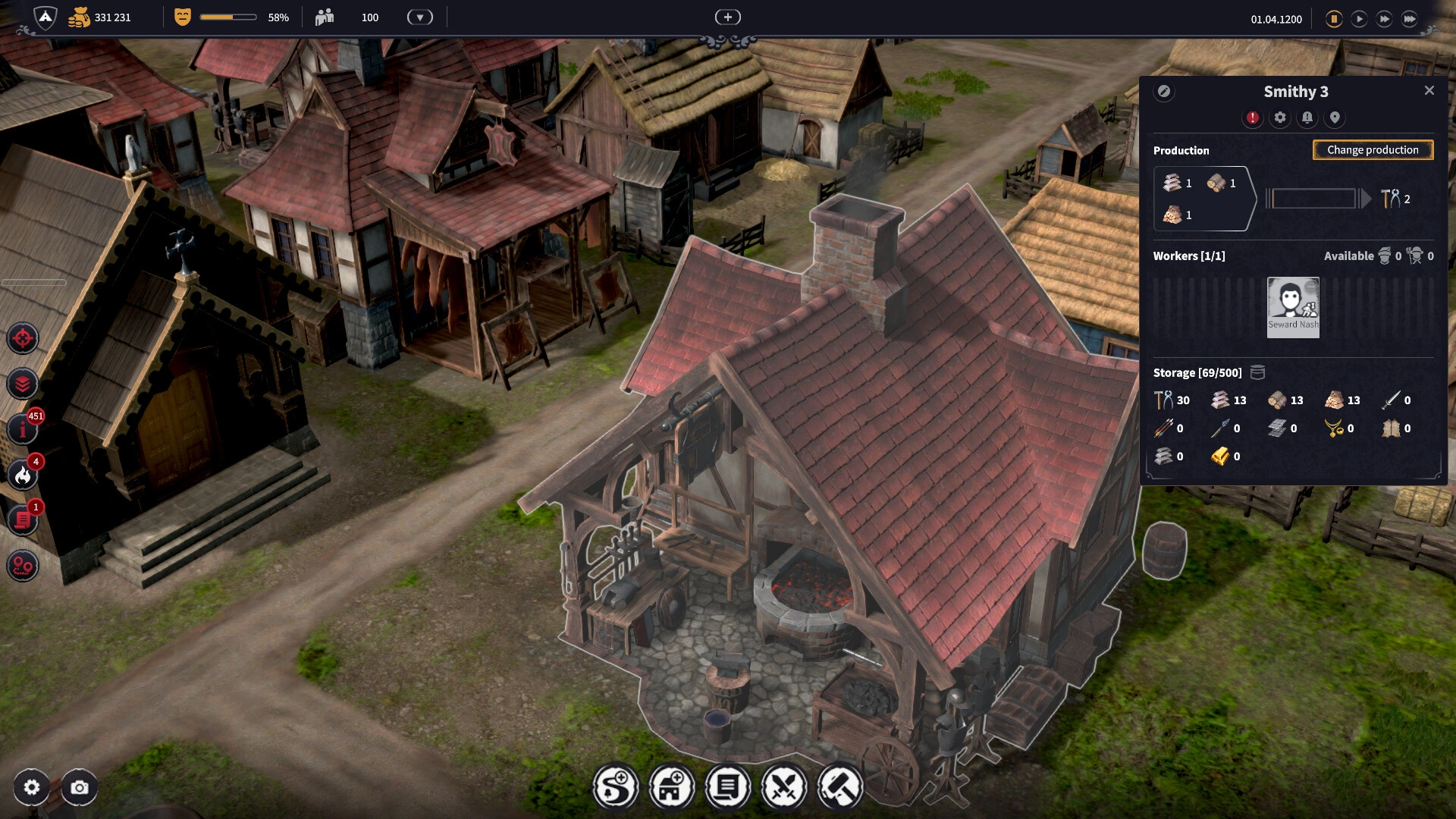The width and height of the screenshot is (1456, 819).
Task: Open the build house menu
Action: click(x=671, y=787)
